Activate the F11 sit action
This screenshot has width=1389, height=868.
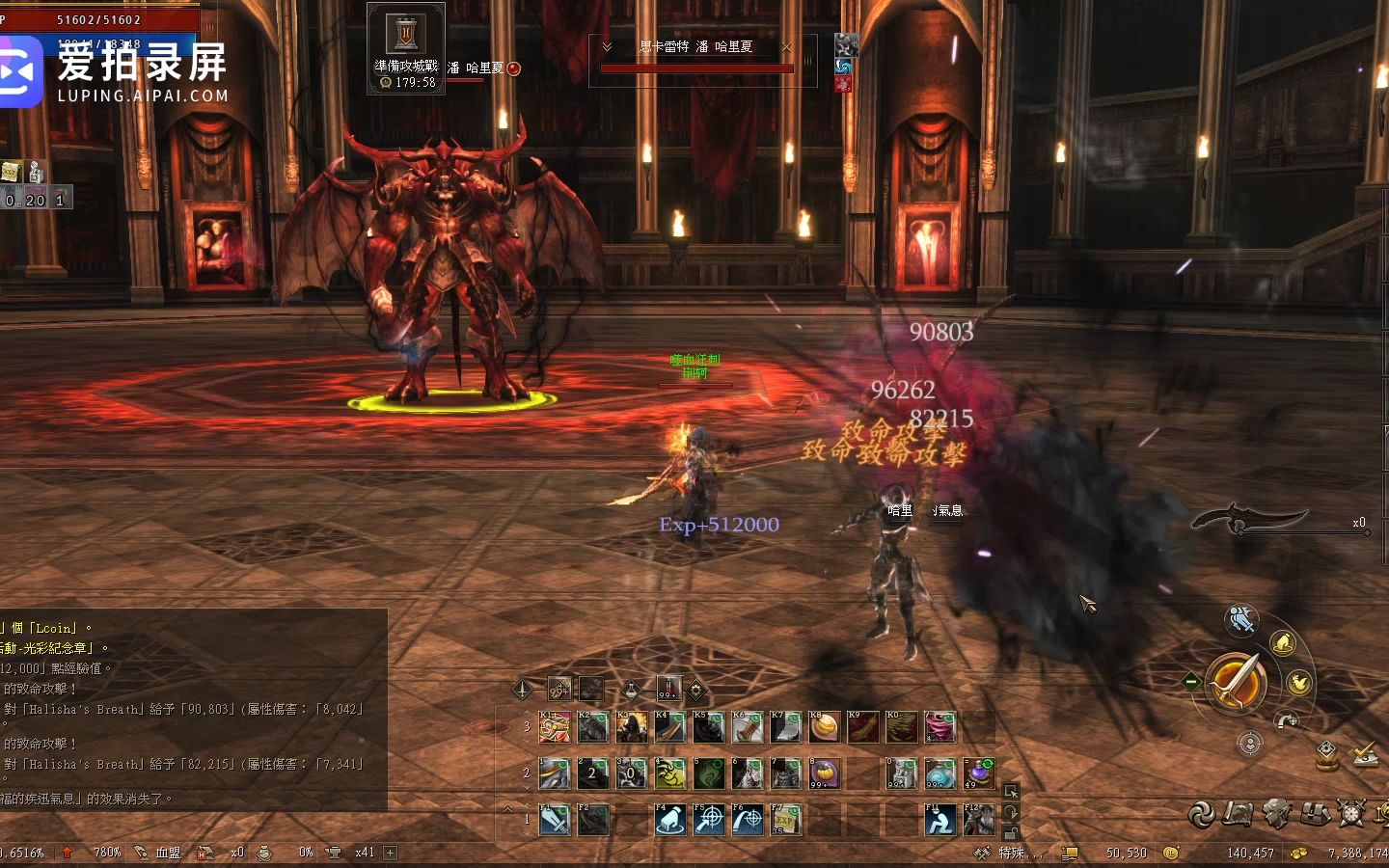[940, 820]
